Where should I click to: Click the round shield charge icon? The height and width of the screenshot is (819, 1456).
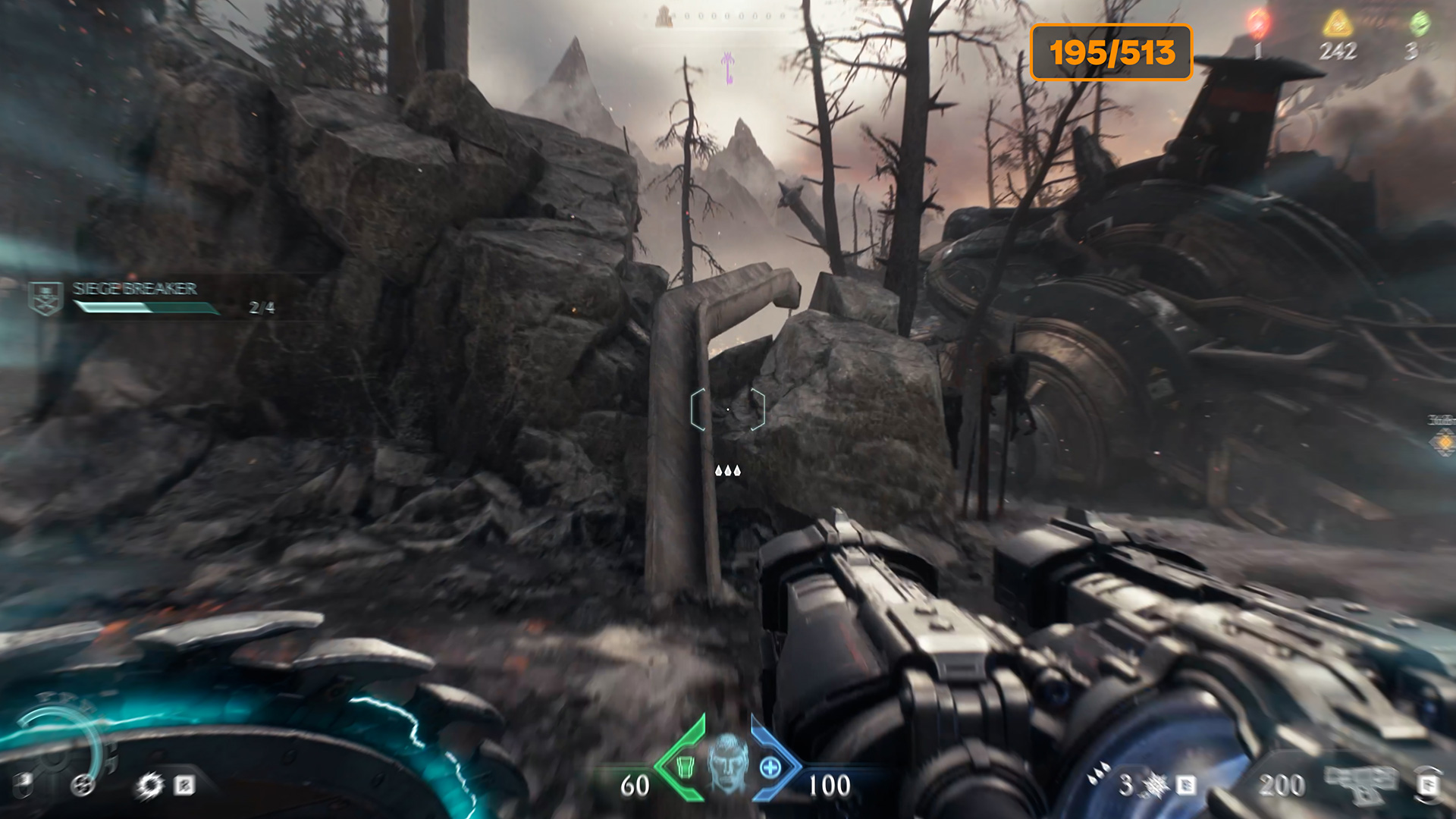[x=83, y=786]
